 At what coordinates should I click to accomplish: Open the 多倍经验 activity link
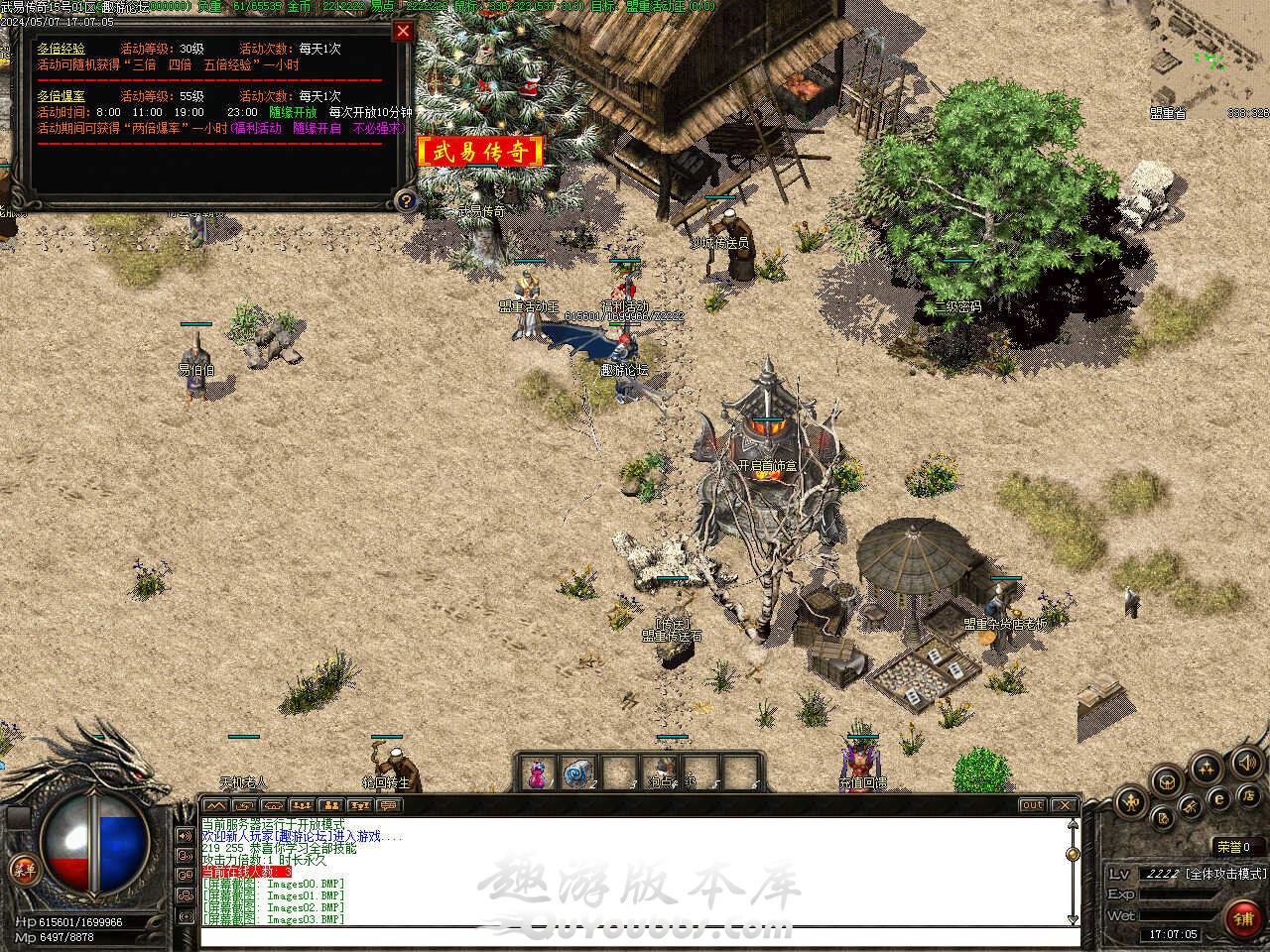[62, 49]
